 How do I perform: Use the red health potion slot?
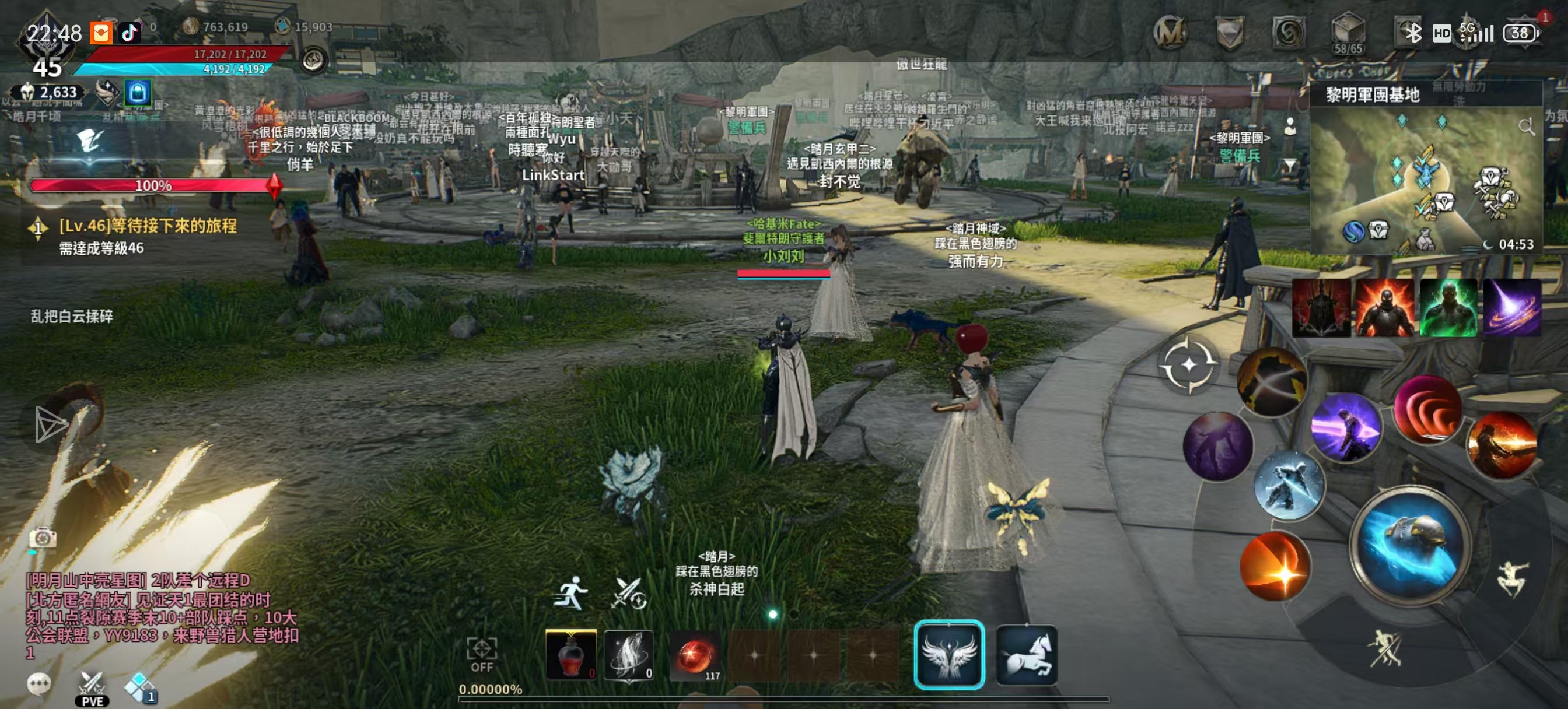point(570,655)
